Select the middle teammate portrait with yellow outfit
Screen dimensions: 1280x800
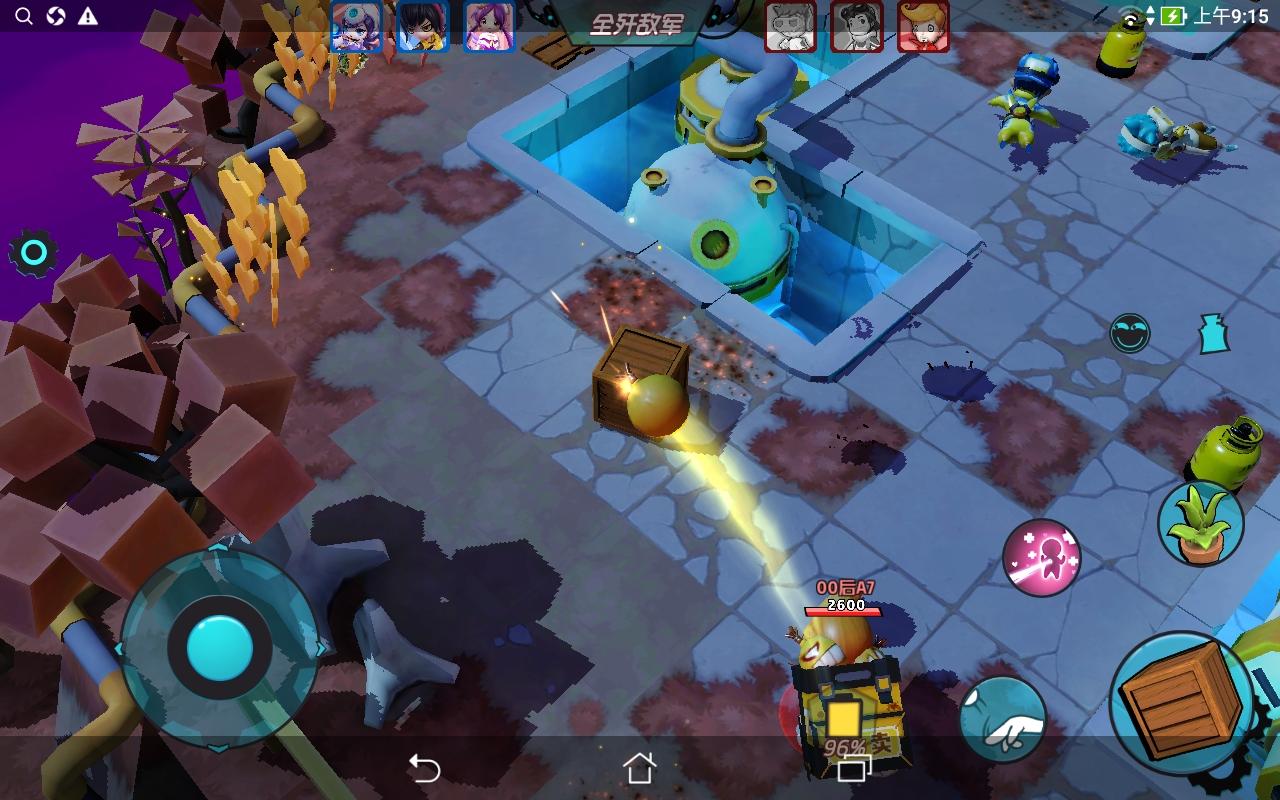coord(422,27)
